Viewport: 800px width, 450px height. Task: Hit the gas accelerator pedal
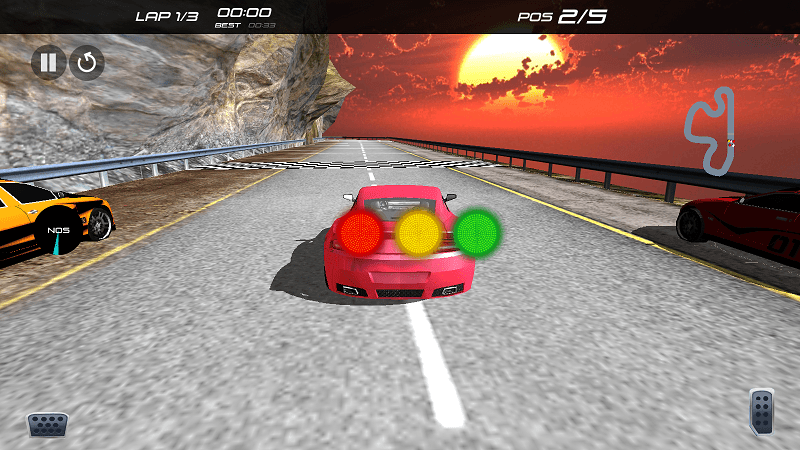tap(762, 412)
